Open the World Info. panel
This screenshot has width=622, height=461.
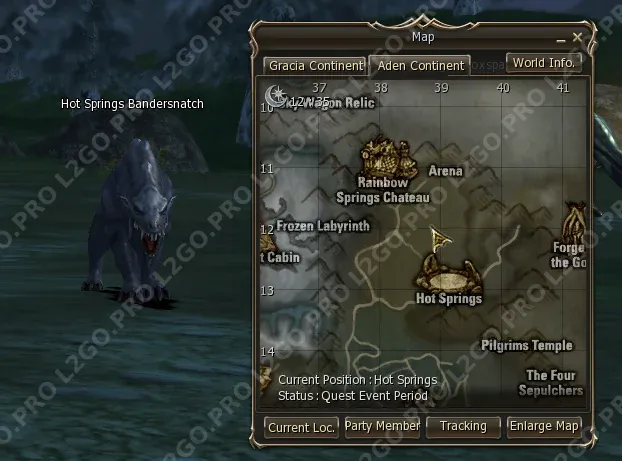pos(544,62)
